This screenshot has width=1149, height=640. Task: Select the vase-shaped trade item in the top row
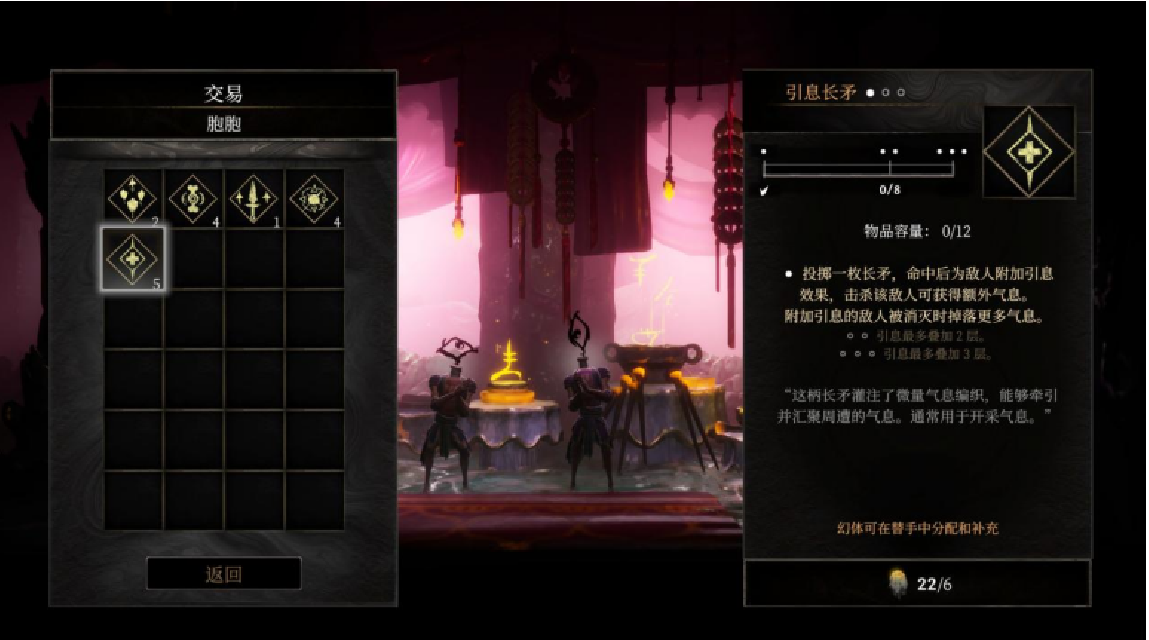tap(194, 198)
